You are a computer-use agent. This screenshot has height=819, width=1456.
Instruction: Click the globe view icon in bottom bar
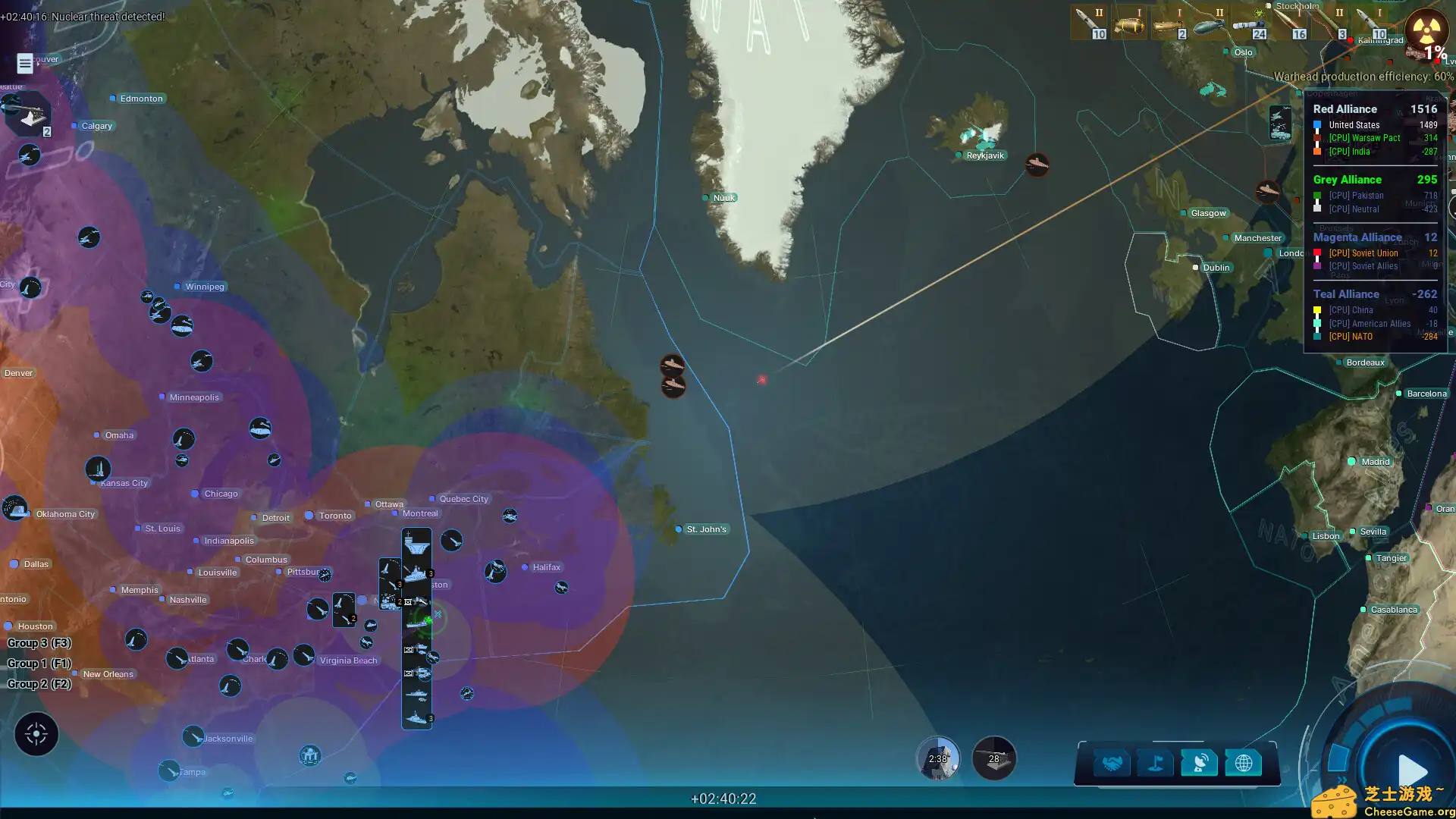1244,764
